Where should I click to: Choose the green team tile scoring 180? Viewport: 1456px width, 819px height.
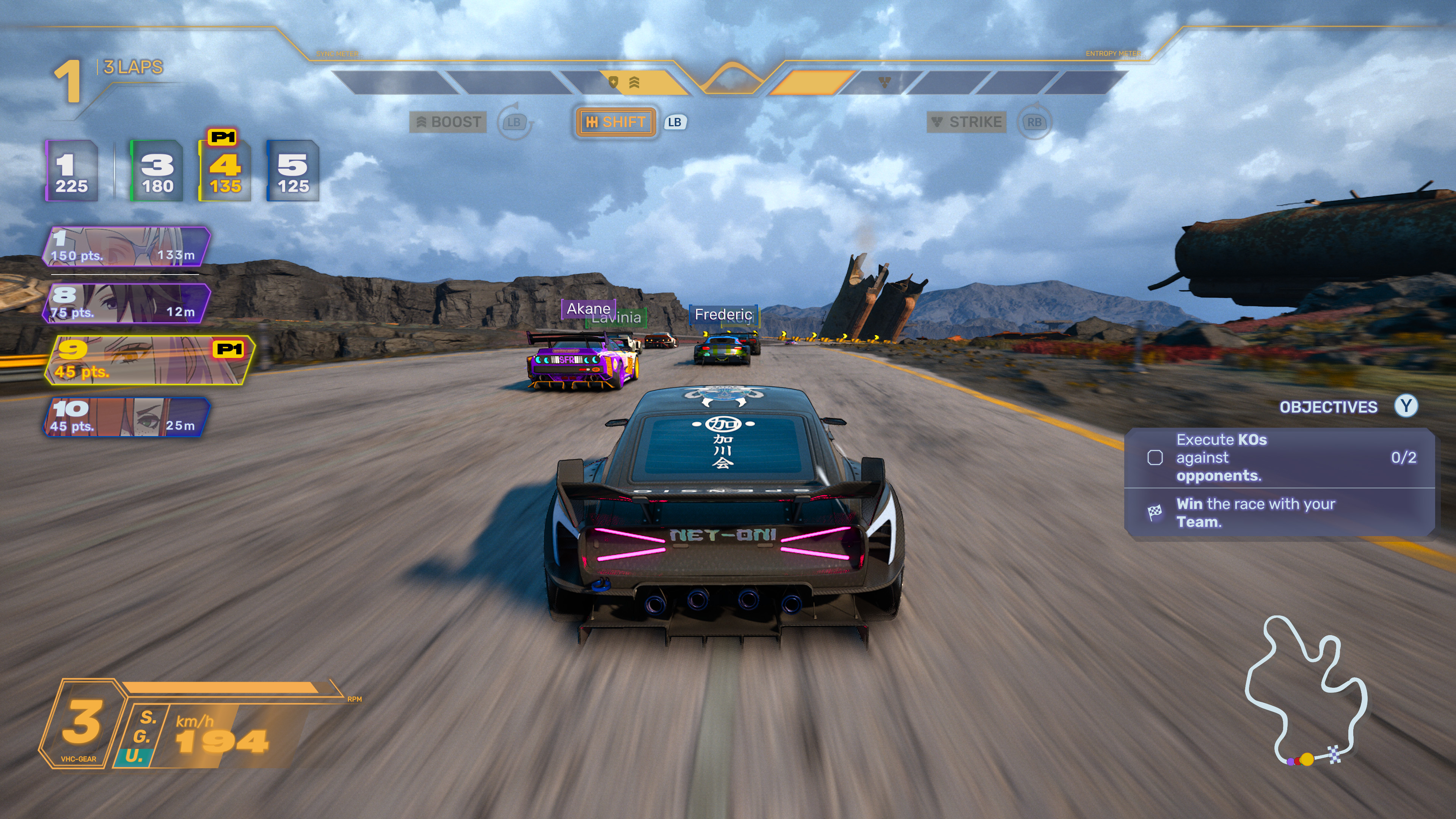pyautogui.click(x=157, y=171)
